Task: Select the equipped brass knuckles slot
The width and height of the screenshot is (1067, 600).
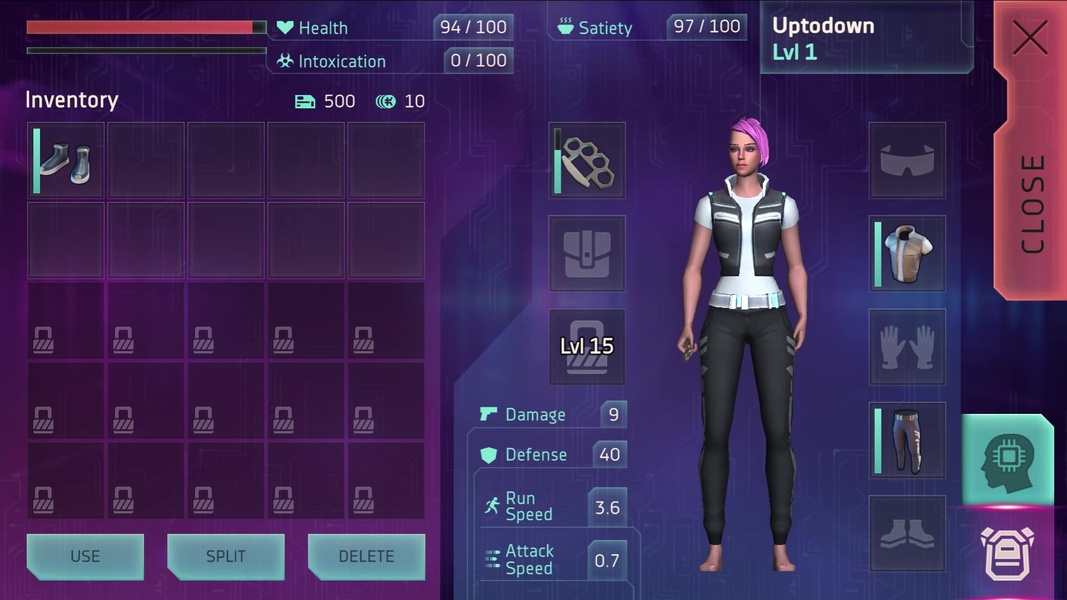Action: pyautogui.click(x=587, y=160)
